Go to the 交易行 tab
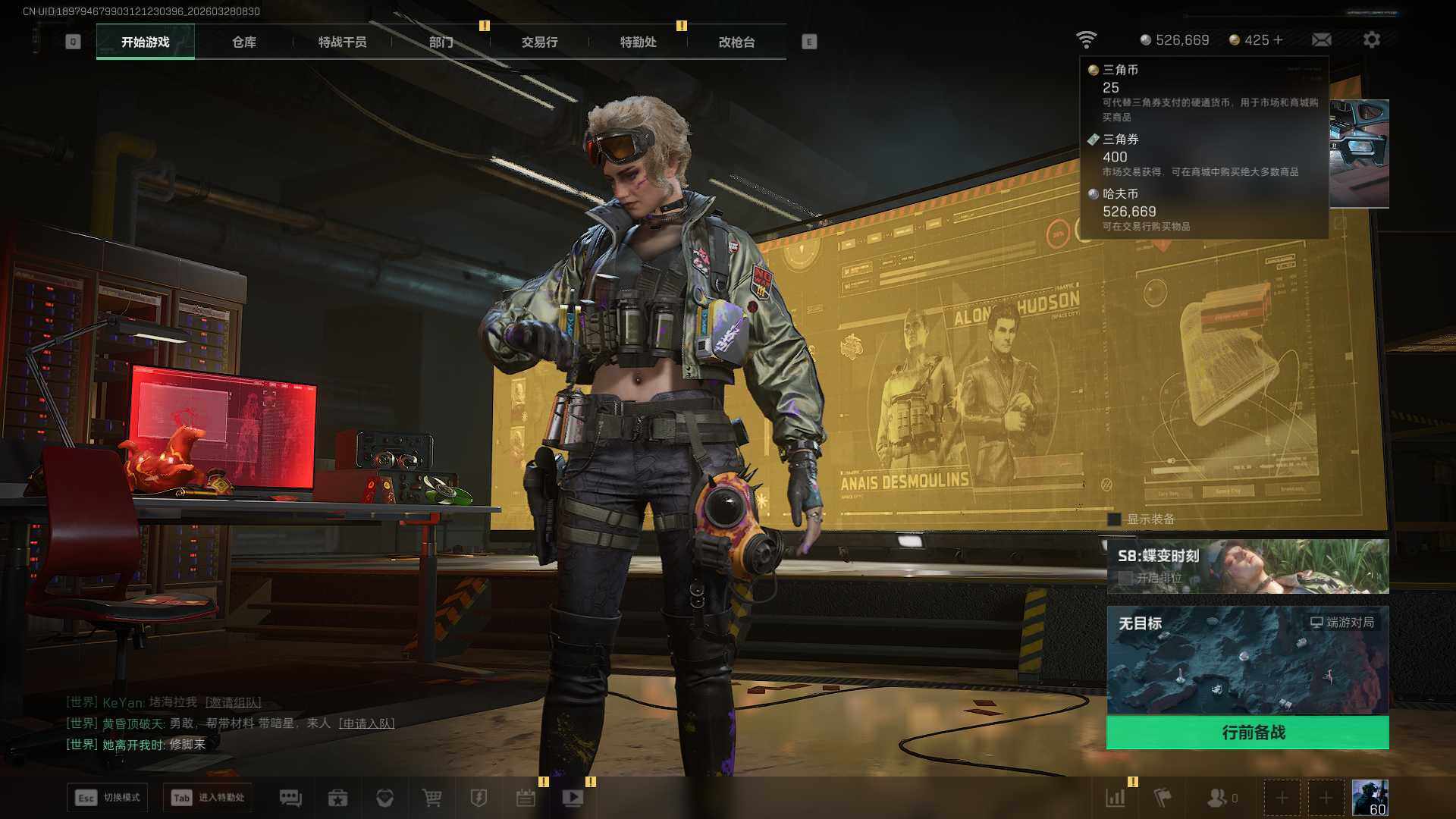 click(x=539, y=42)
